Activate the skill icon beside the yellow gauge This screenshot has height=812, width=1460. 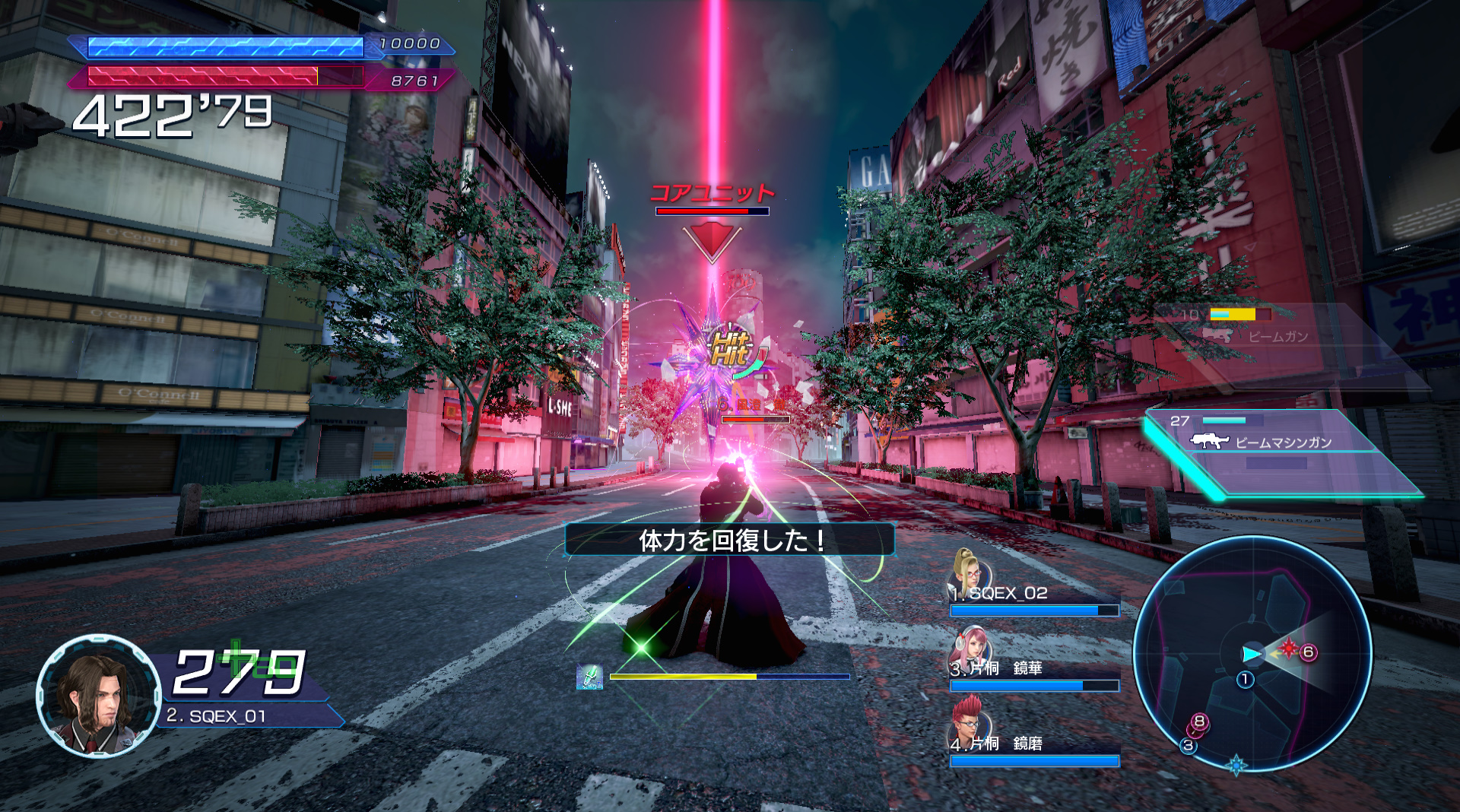(x=589, y=677)
